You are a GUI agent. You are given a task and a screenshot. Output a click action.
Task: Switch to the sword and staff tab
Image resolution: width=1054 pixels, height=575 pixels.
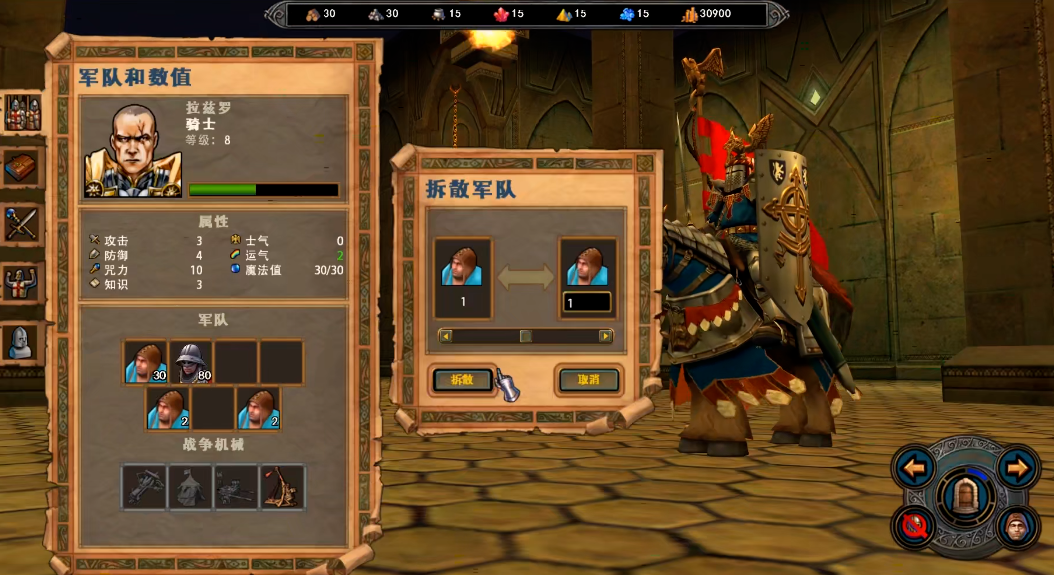(x=22, y=224)
